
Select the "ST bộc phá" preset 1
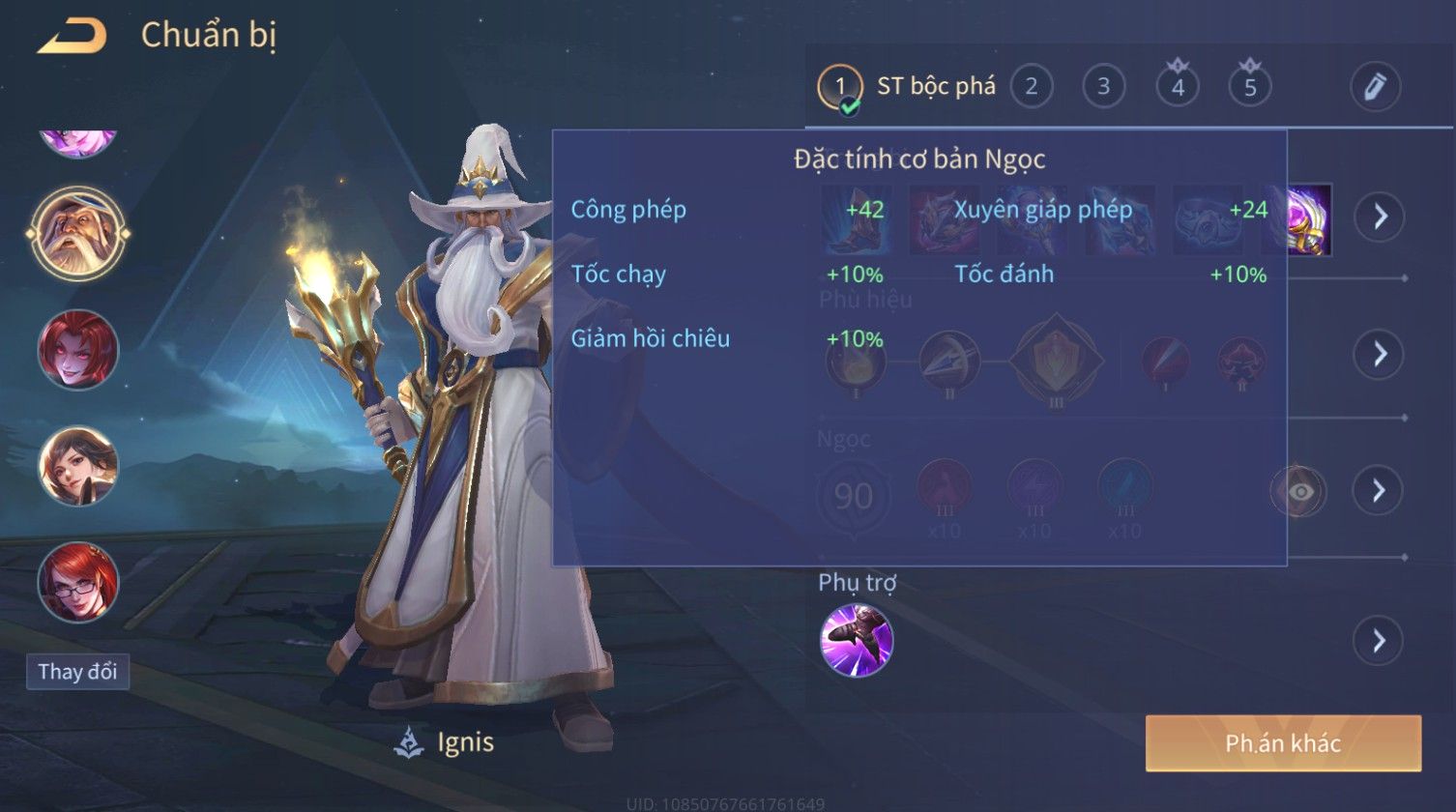[839, 87]
